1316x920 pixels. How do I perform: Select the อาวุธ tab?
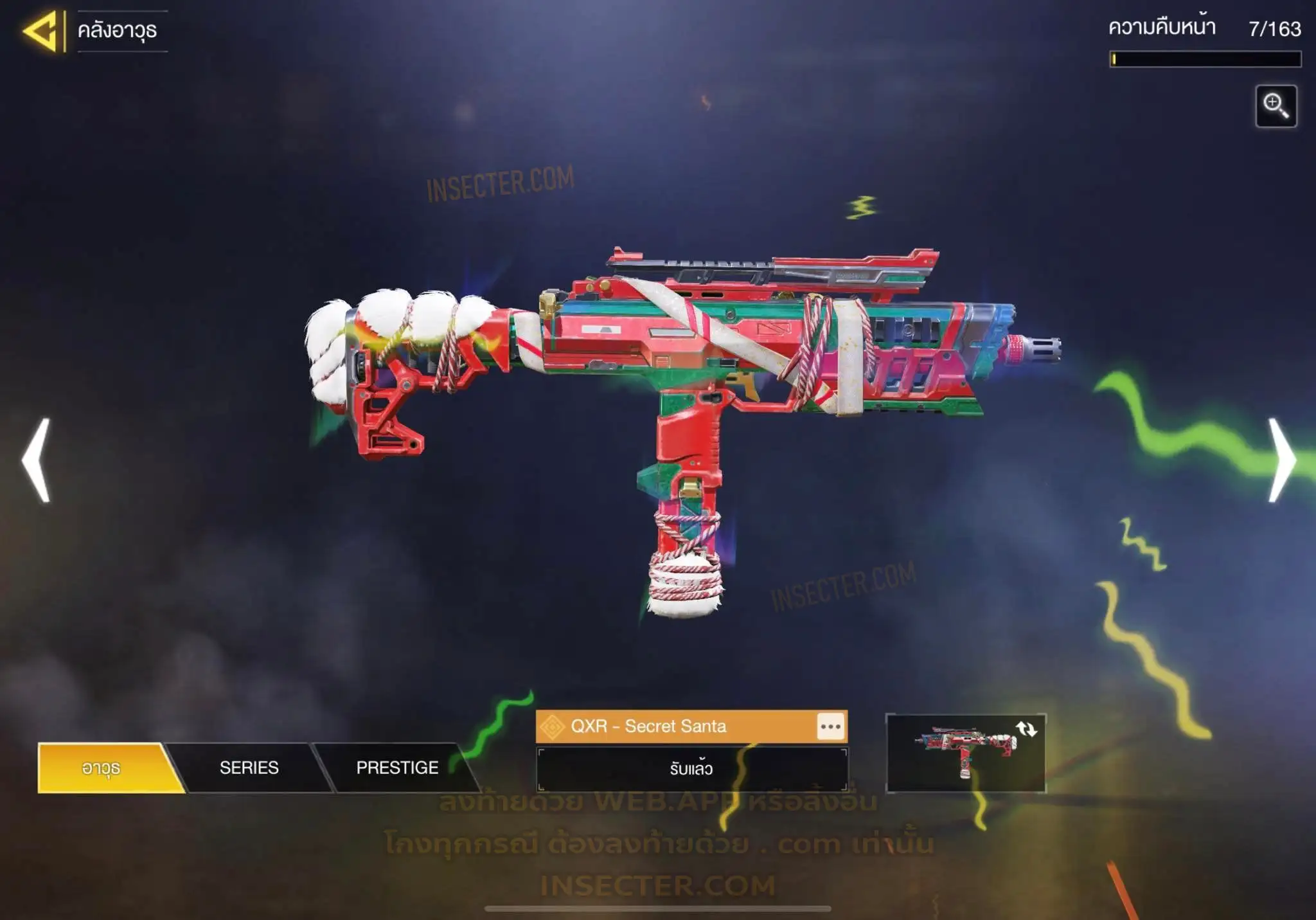[103, 768]
